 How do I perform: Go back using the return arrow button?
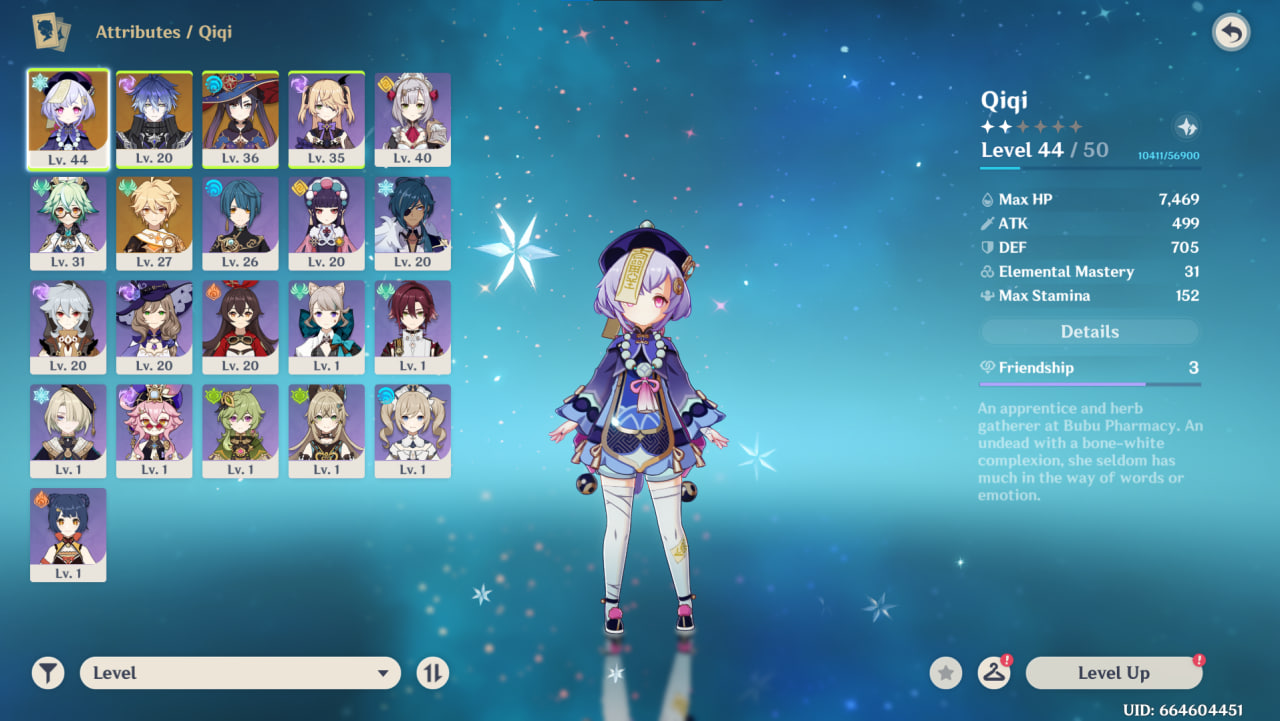tap(1231, 33)
